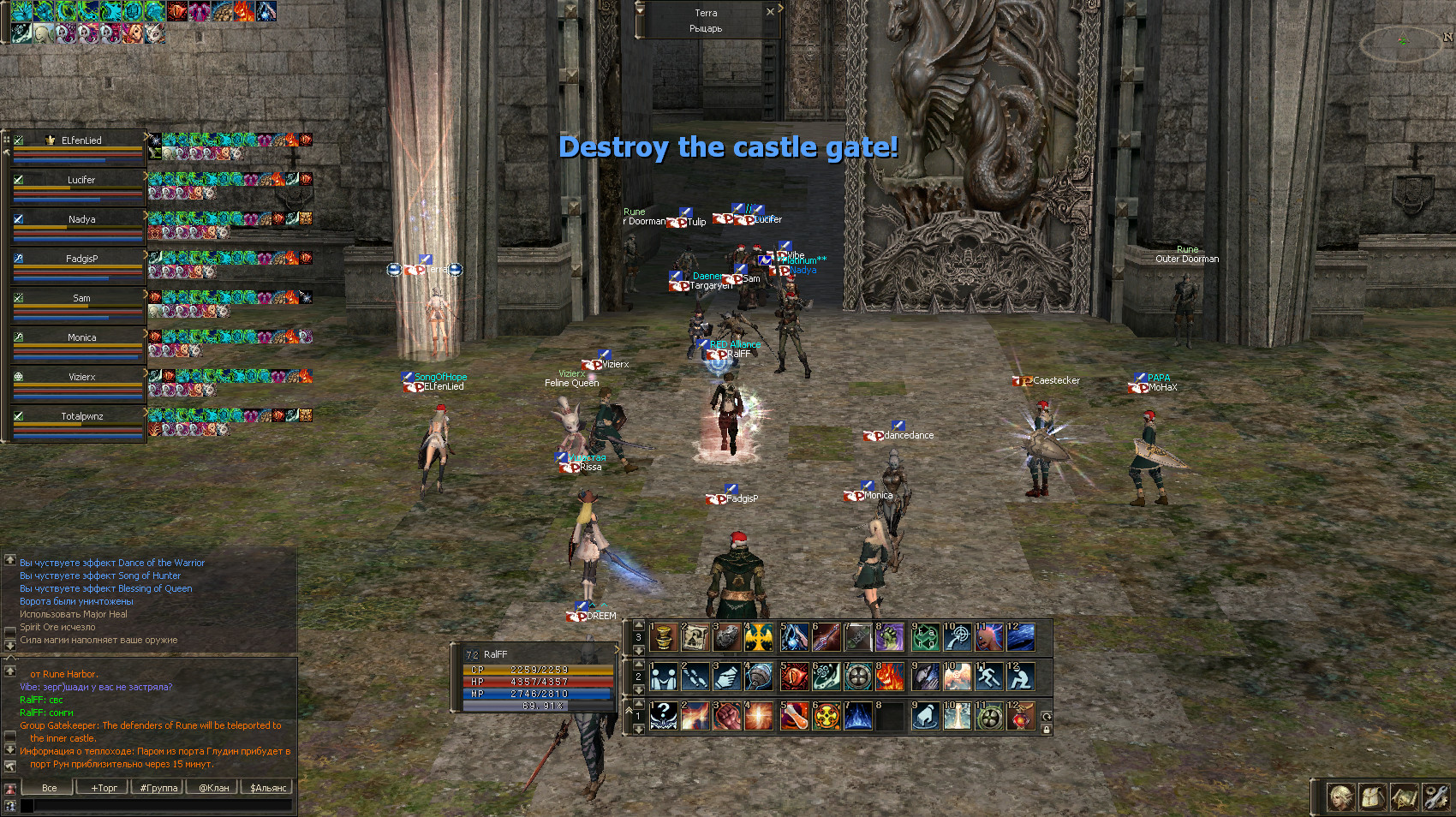Image resolution: width=1456 pixels, height=817 pixels.
Task: Switch to the @Клан chat tab
Action: pos(213,788)
